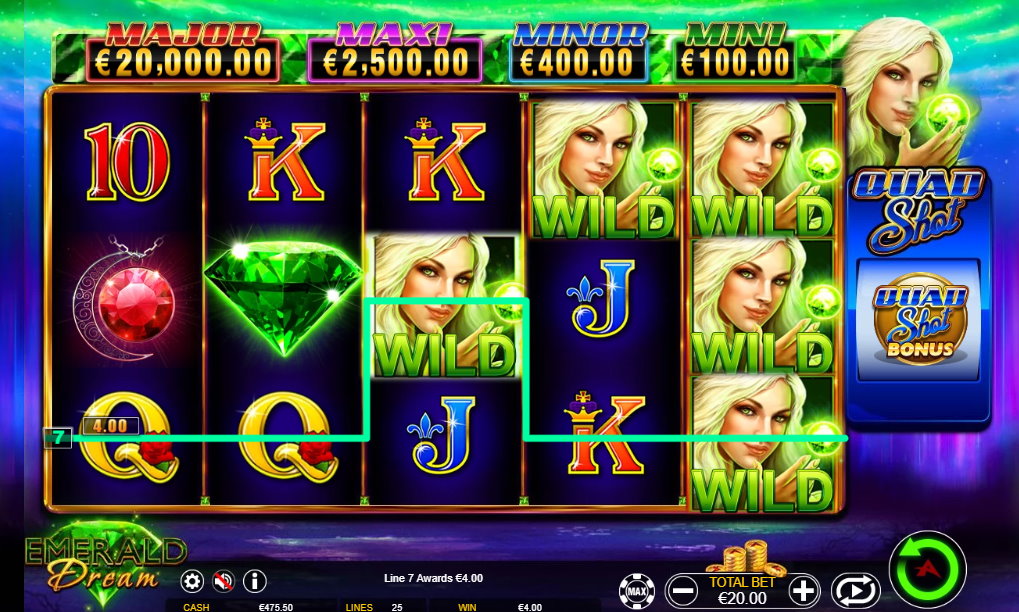Increase total bet with the plus button
Viewport: 1019px width, 612px height.
[805, 590]
